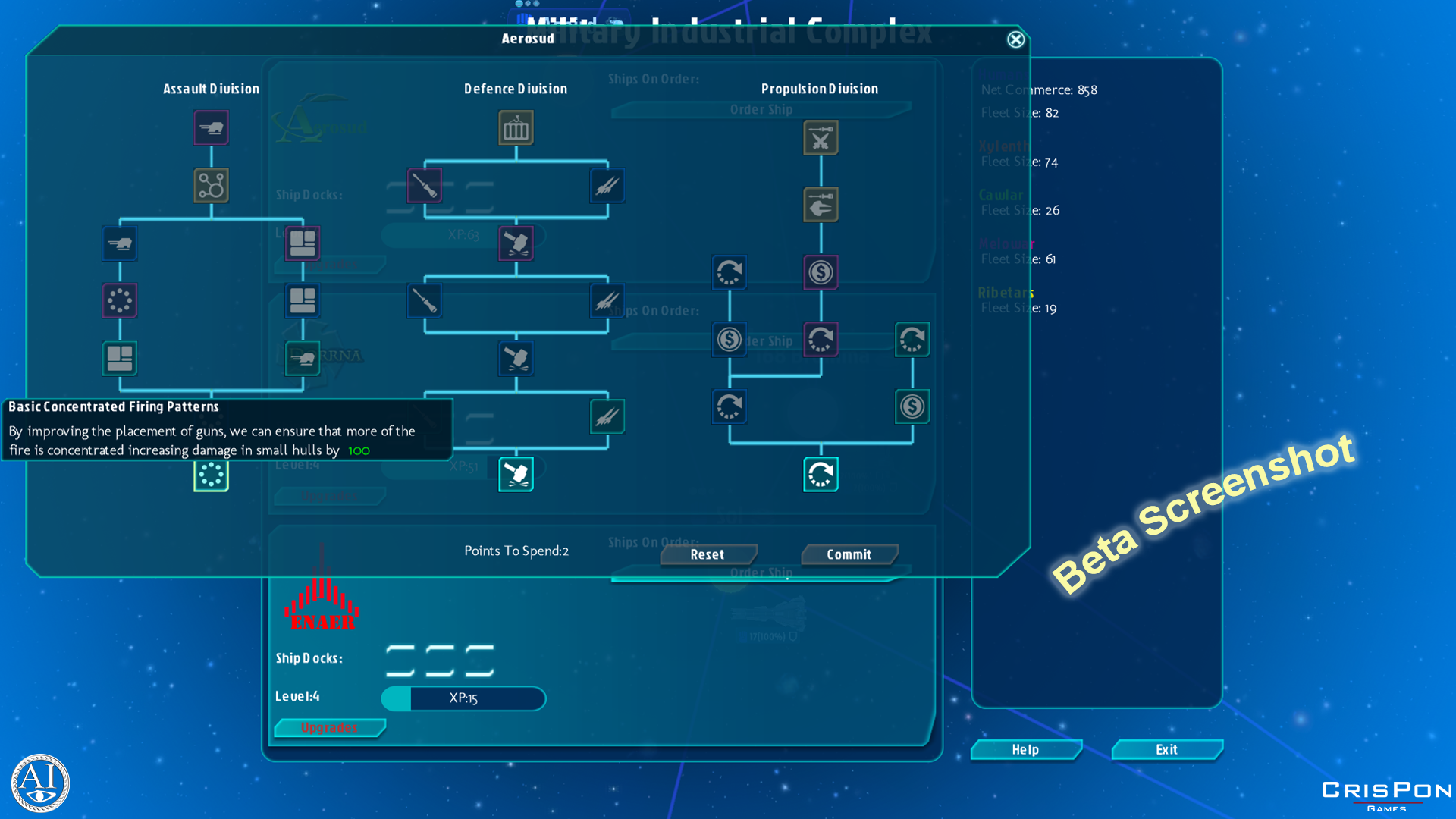Pick the highlighted bottom Propulsion rotation upgrade
The width and height of the screenshot is (1456, 819).
coord(821,474)
